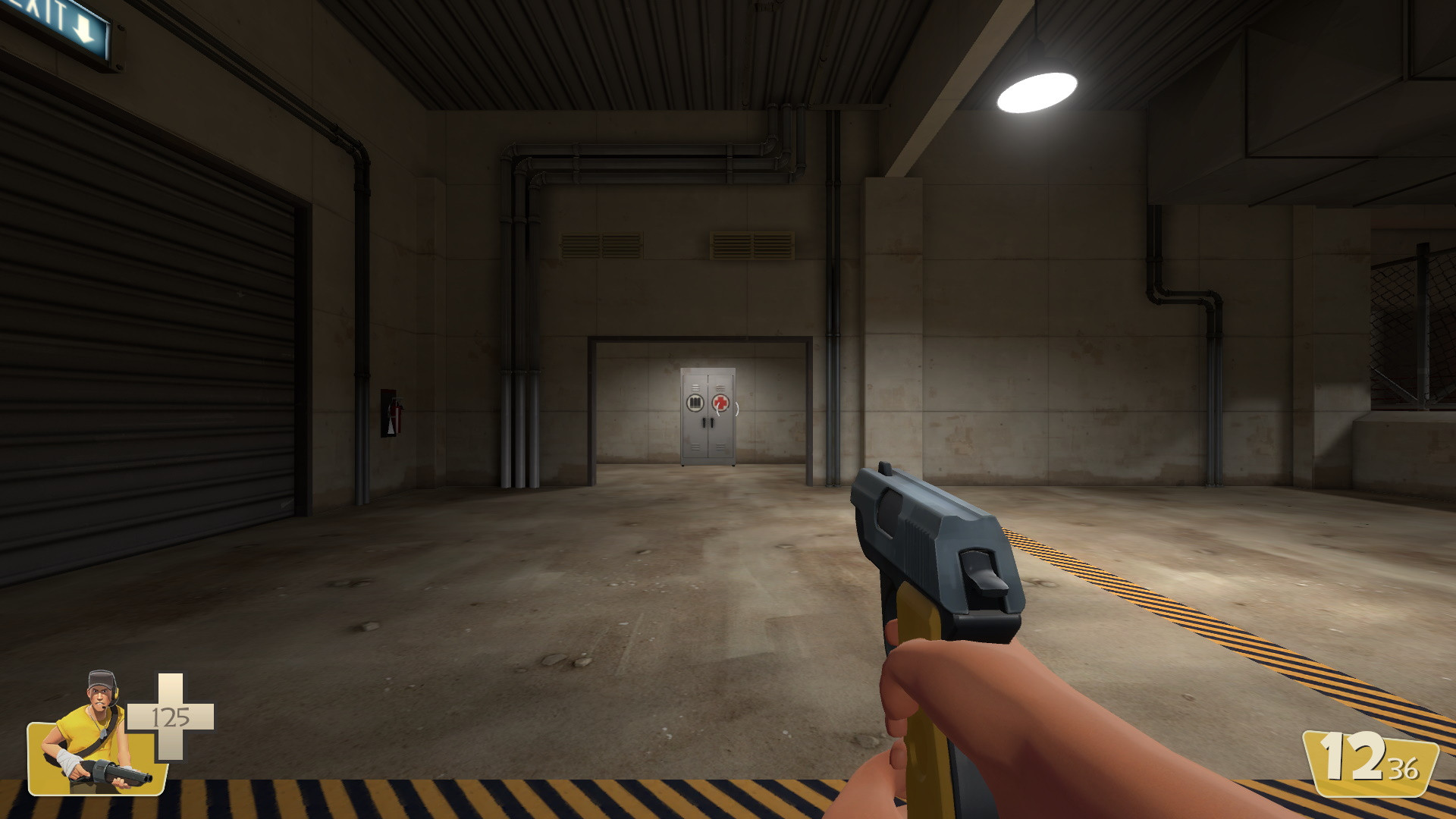Screen dimensions: 1456x819
Task: Click the ammo symbol on the locker door
Action: click(x=695, y=402)
